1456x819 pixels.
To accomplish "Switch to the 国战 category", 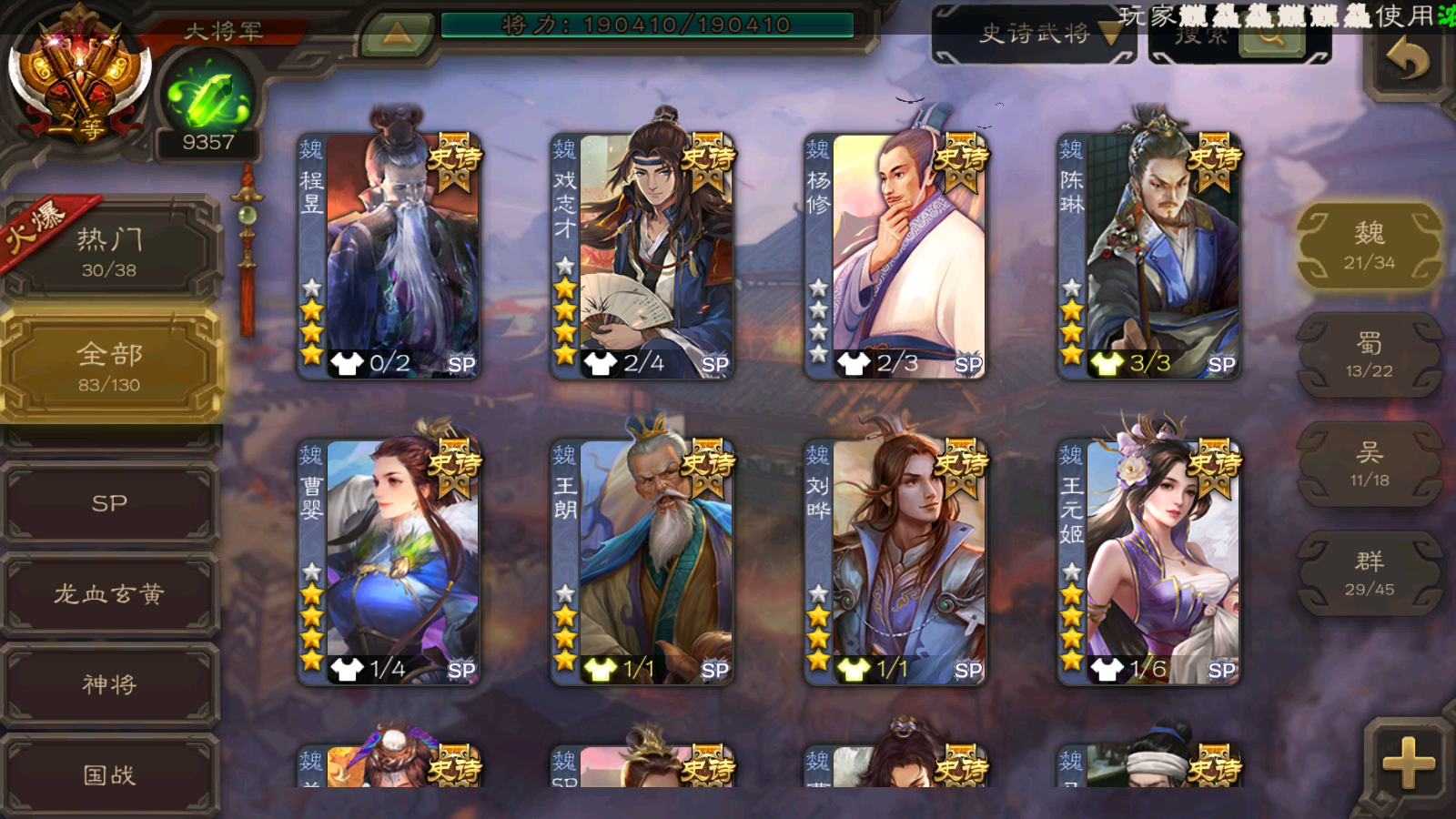I will [109, 774].
